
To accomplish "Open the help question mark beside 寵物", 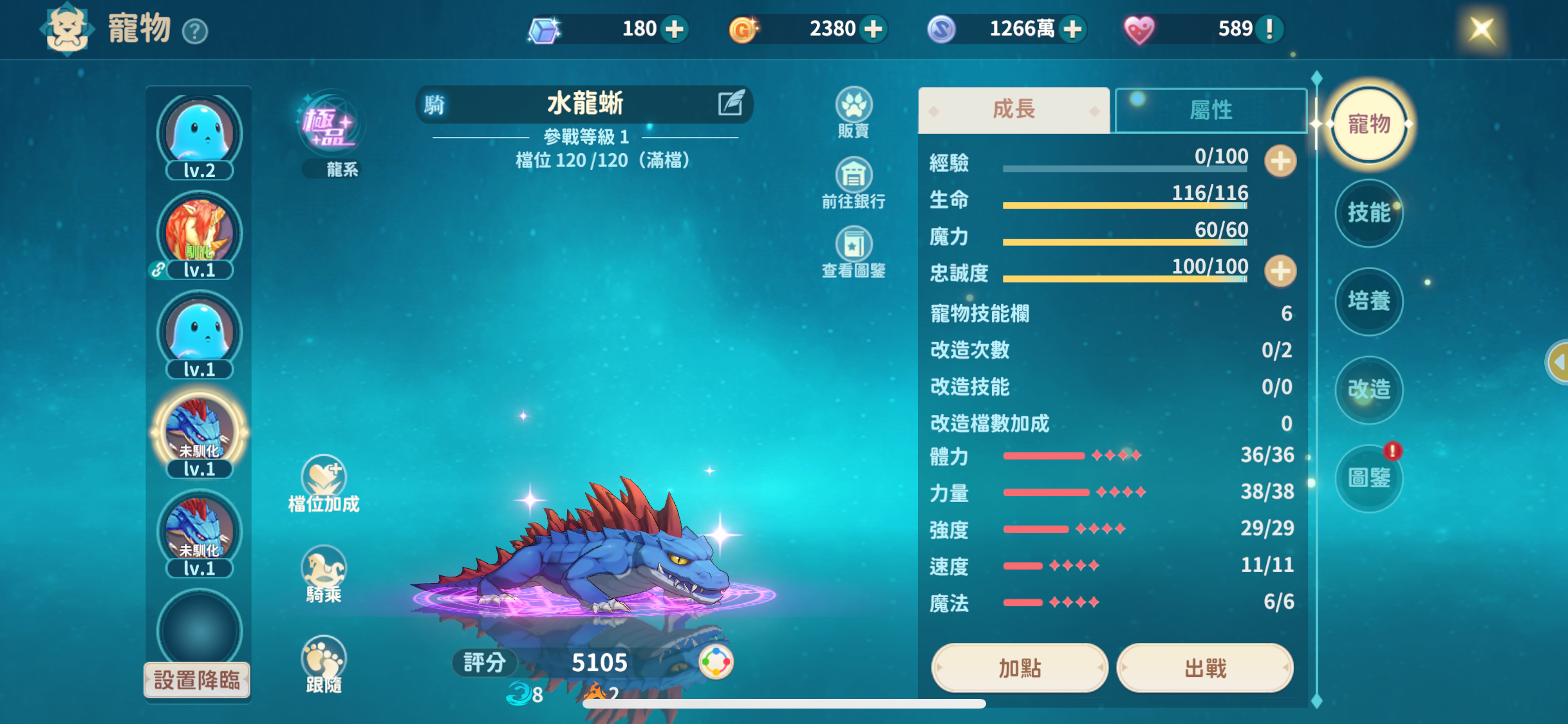I will click(195, 31).
